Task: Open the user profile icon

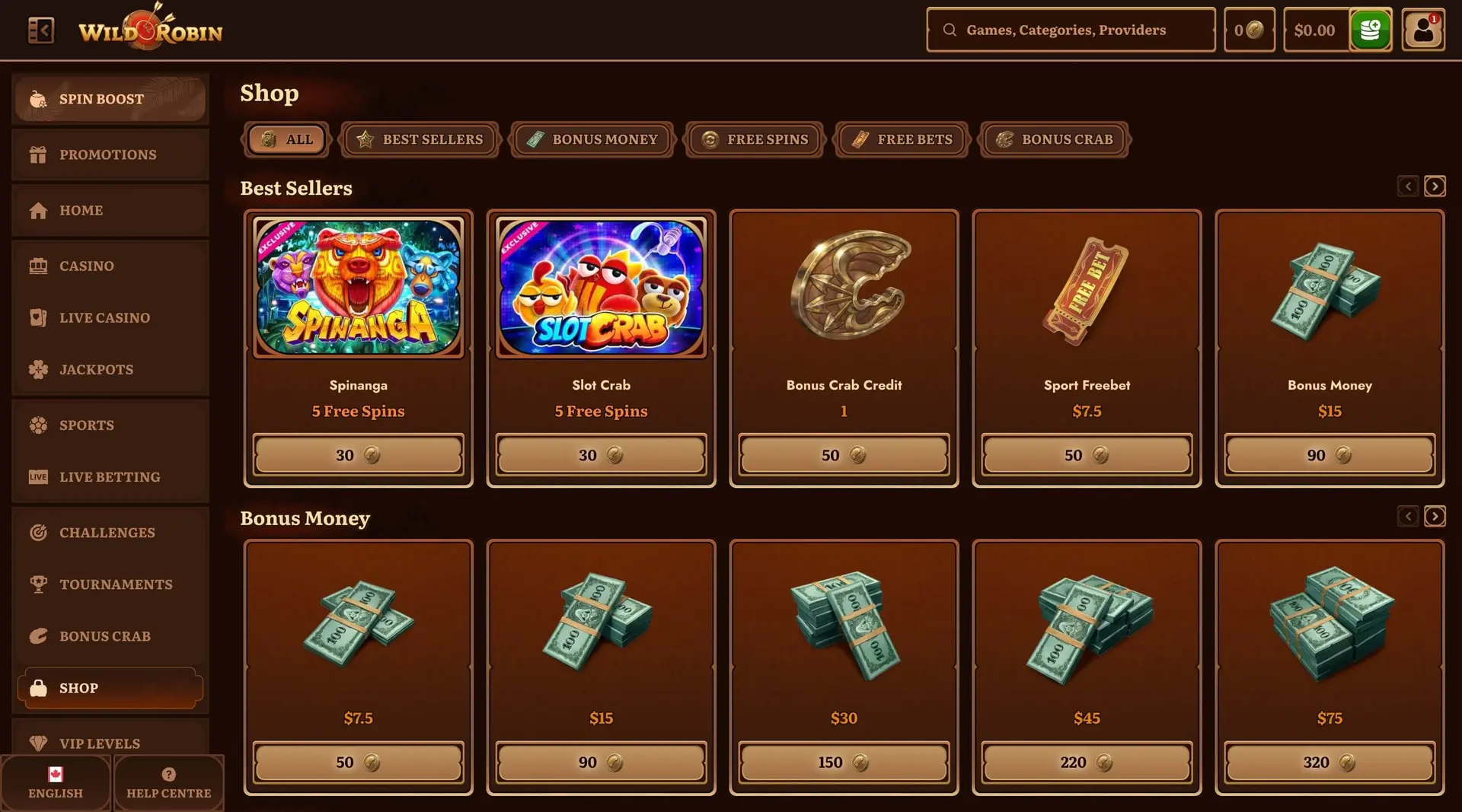Action: (1422, 30)
